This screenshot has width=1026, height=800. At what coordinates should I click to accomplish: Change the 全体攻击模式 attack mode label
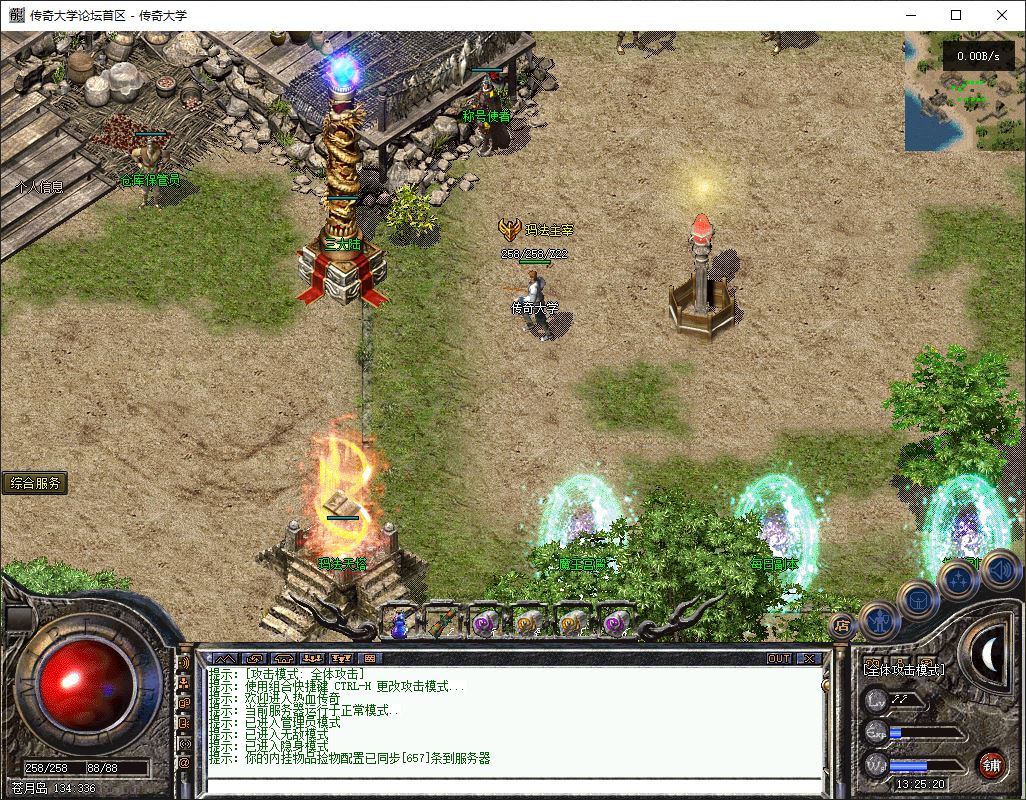pyautogui.click(x=903, y=669)
